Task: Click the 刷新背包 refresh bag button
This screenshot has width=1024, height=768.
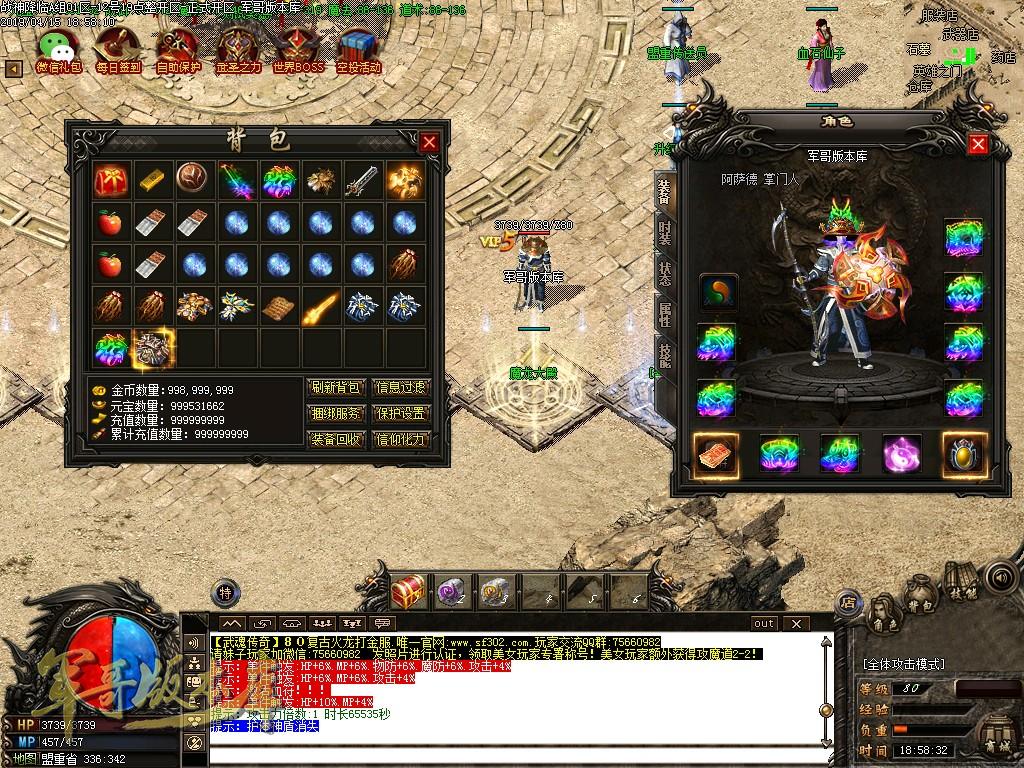Action: (x=335, y=387)
